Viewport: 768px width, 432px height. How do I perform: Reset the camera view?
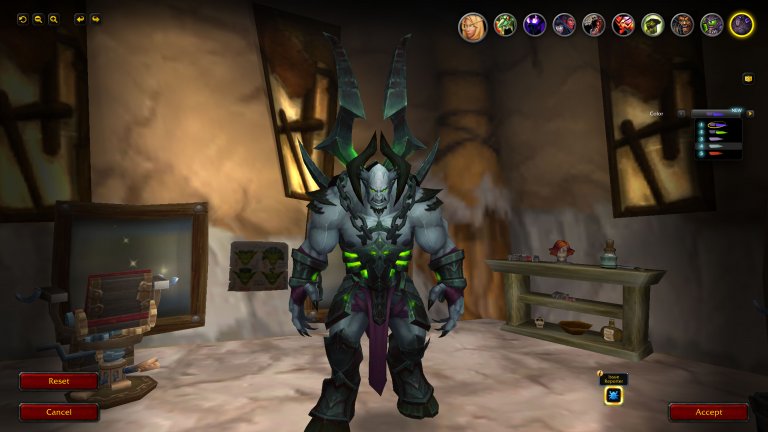click(22, 19)
